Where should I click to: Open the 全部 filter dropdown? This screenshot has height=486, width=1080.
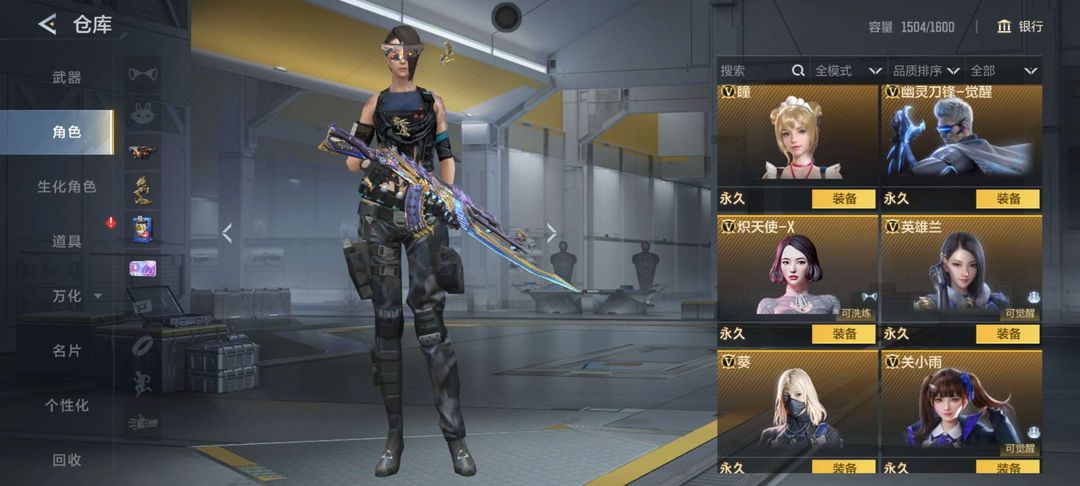point(1003,71)
